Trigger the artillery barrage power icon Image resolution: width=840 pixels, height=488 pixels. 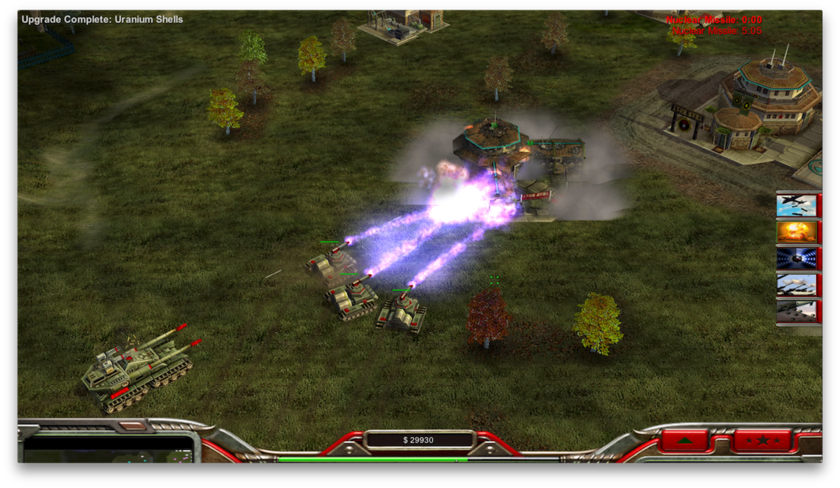point(798,284)
